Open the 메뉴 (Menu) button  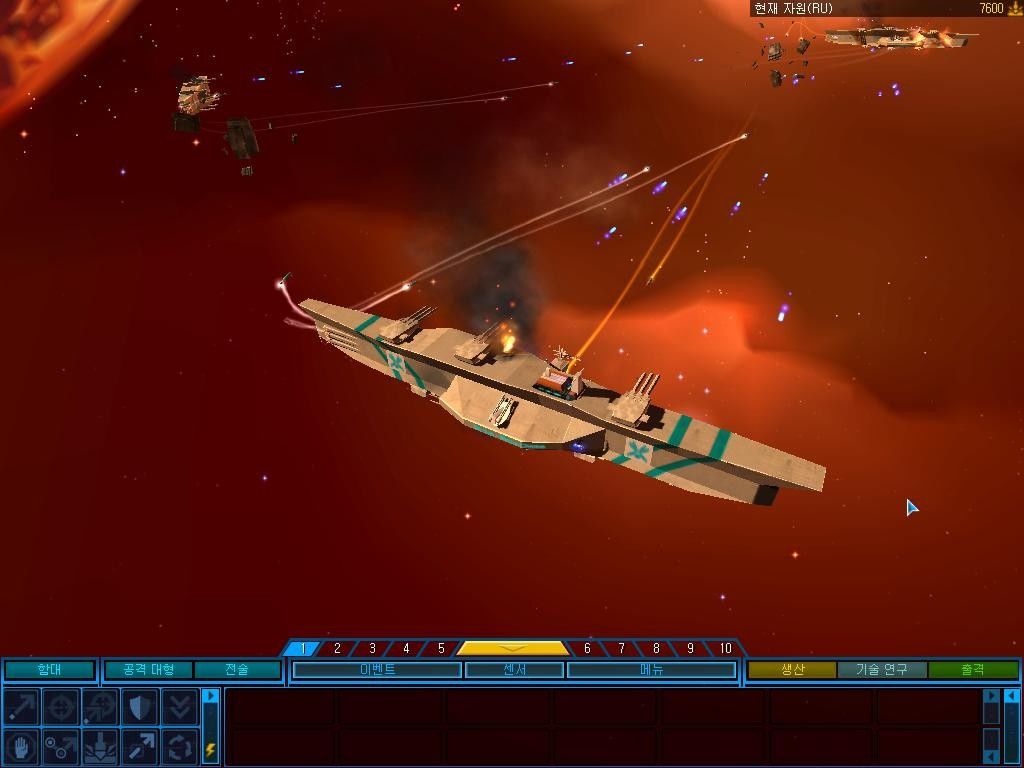coord(651,670)
